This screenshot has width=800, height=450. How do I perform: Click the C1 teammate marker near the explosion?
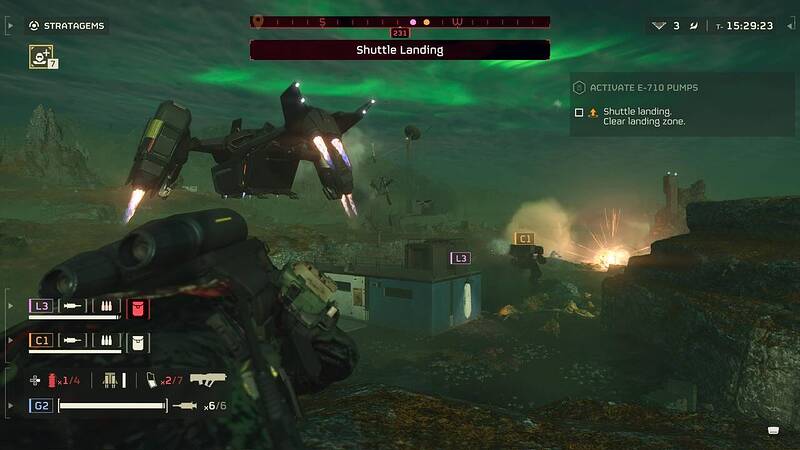[523, 238]
